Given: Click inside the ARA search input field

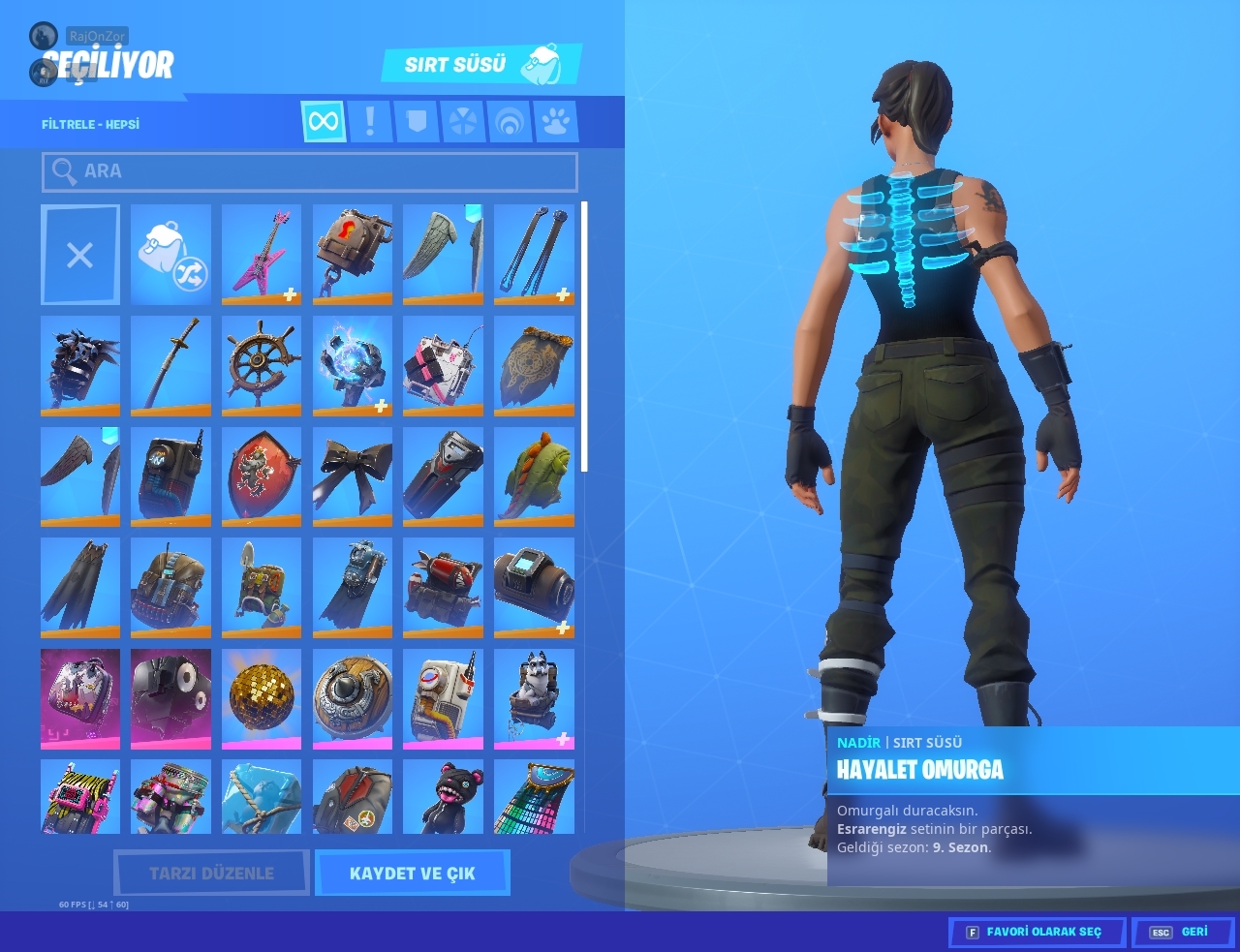Looking at the screenshot, I should click(x=310, y=171).
